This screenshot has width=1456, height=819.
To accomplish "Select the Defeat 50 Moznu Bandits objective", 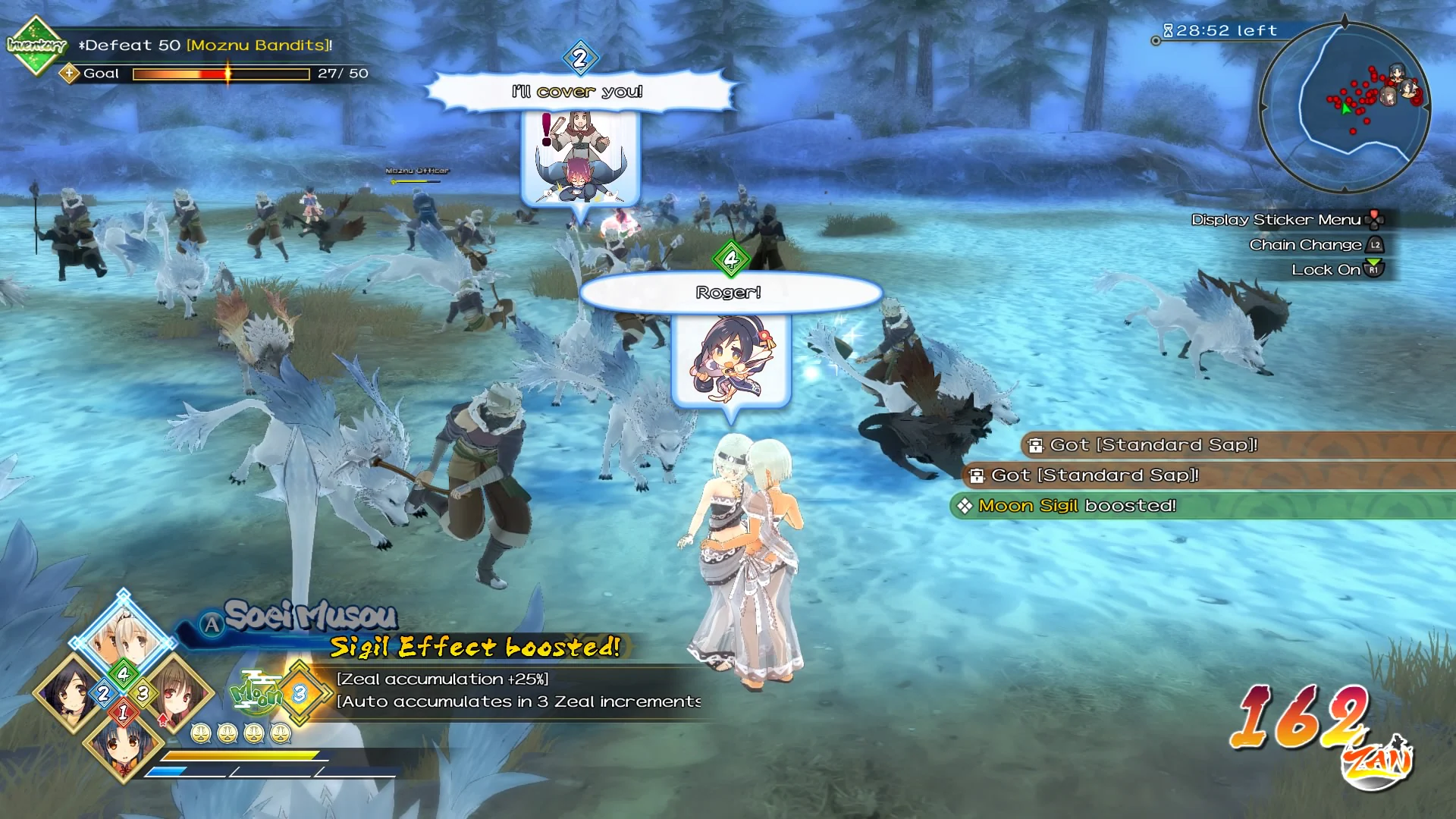I will 202,45.
